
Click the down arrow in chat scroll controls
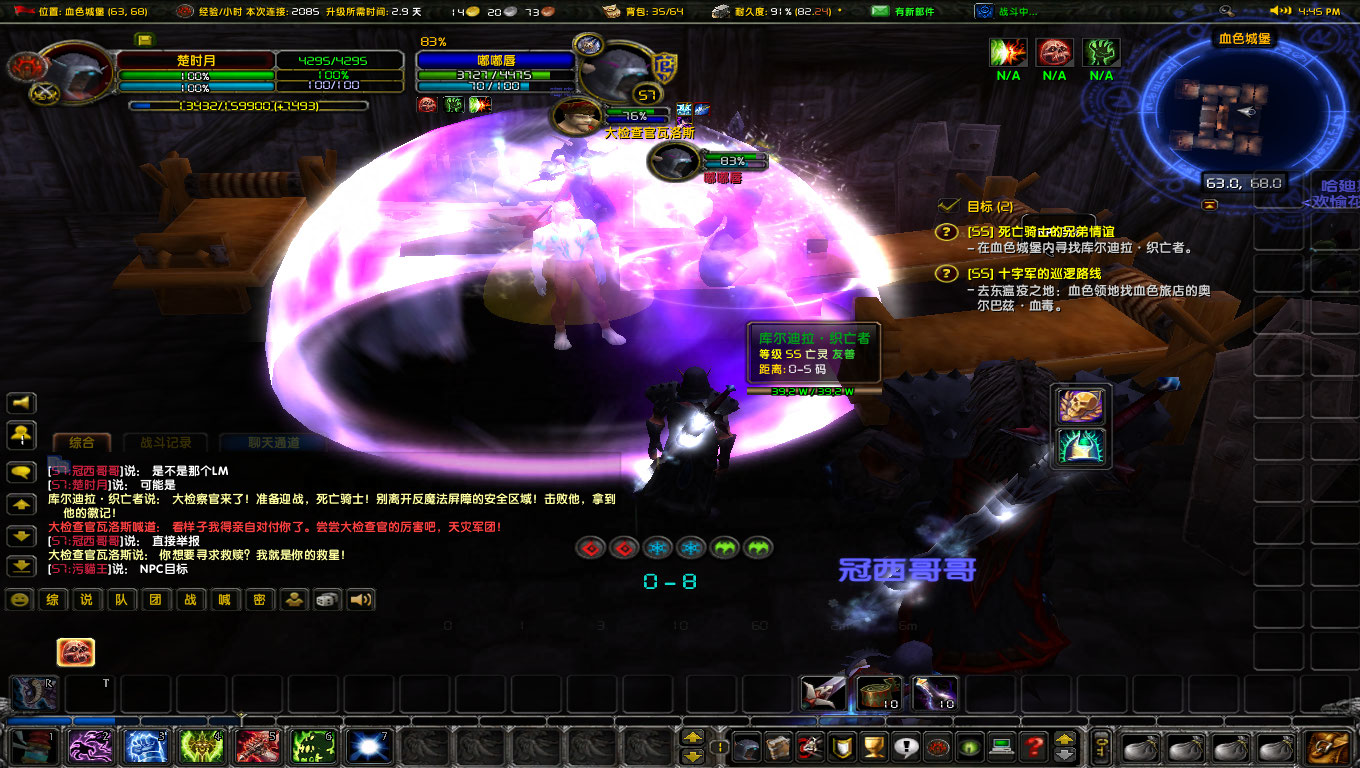[20, 533]
